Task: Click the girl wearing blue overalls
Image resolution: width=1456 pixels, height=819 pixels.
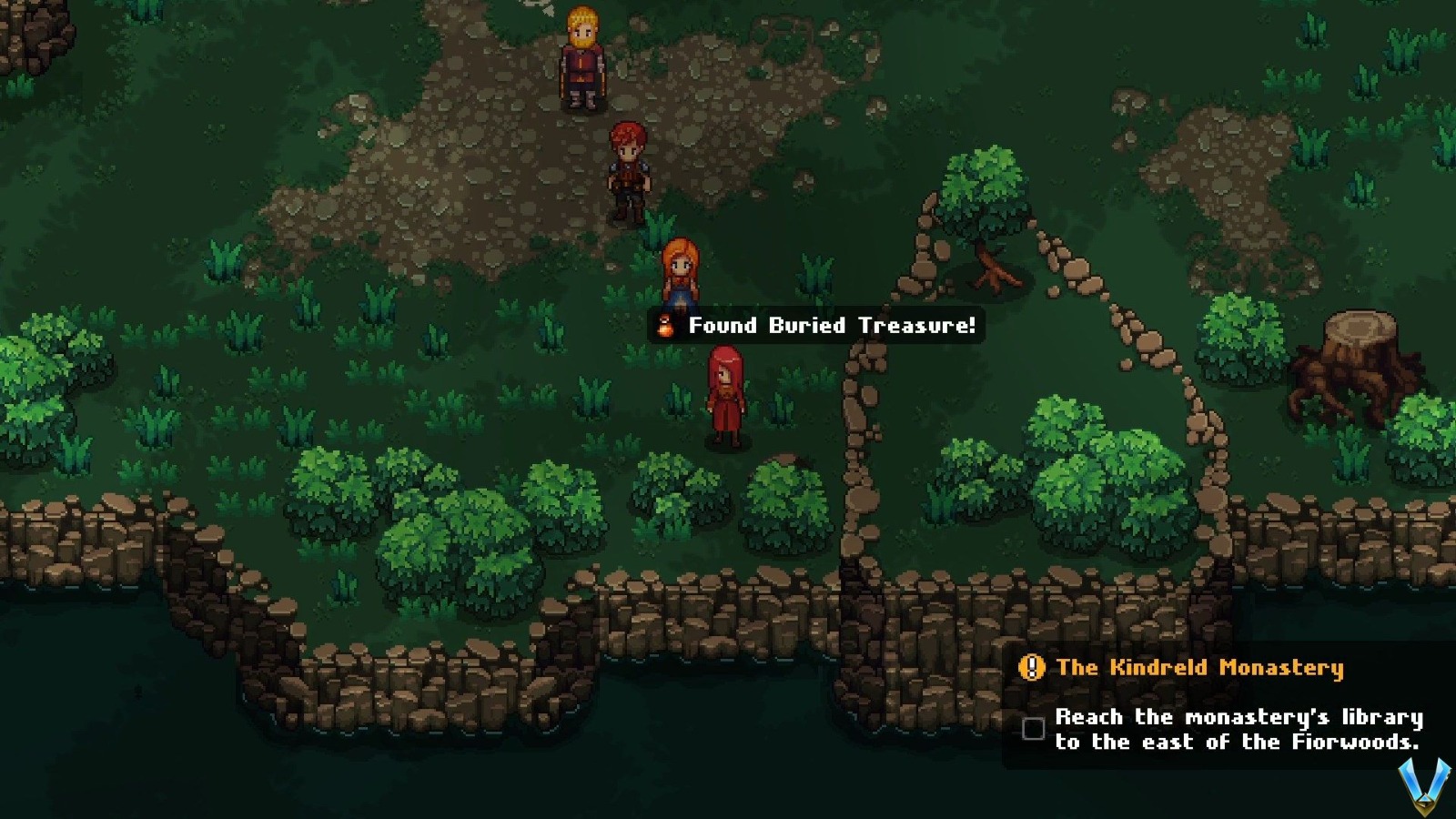Action: 682,273
